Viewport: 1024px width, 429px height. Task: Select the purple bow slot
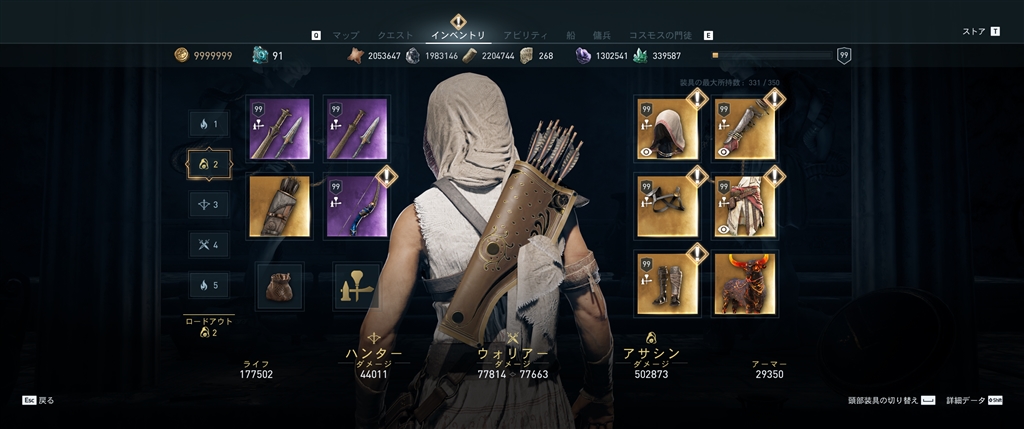click(357, 207)
